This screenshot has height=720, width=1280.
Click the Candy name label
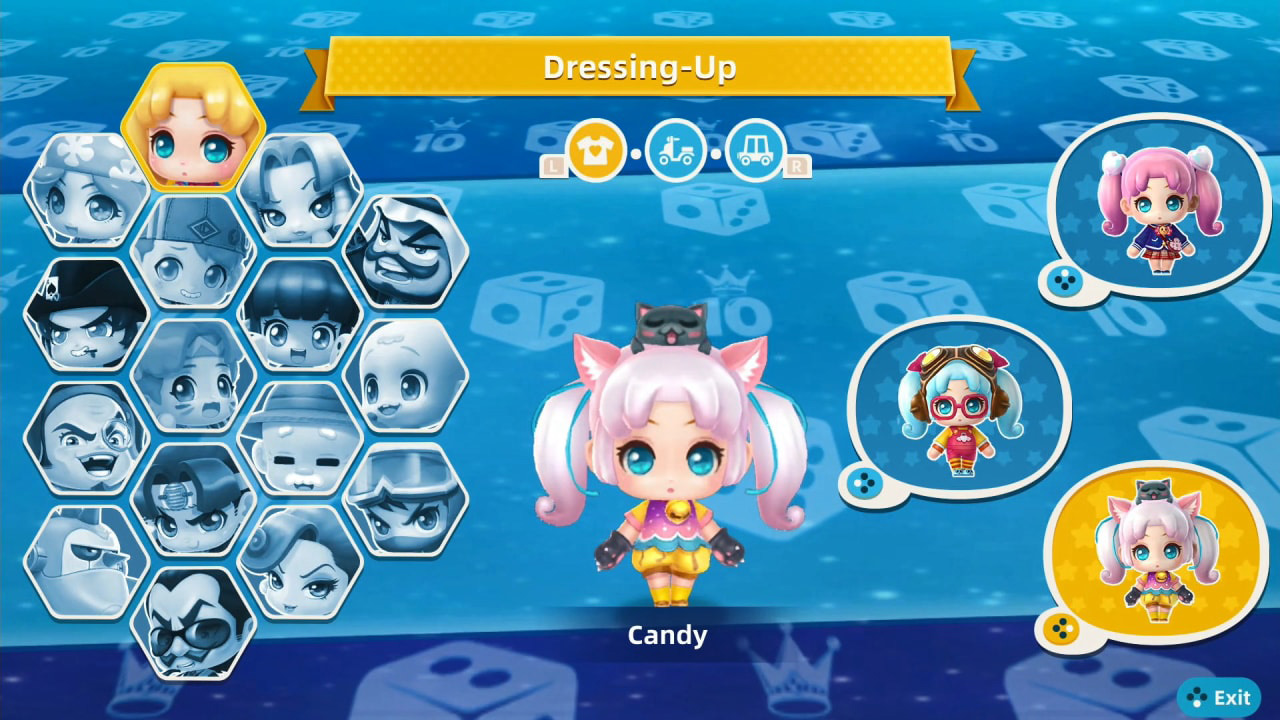(x=666, y=635)
